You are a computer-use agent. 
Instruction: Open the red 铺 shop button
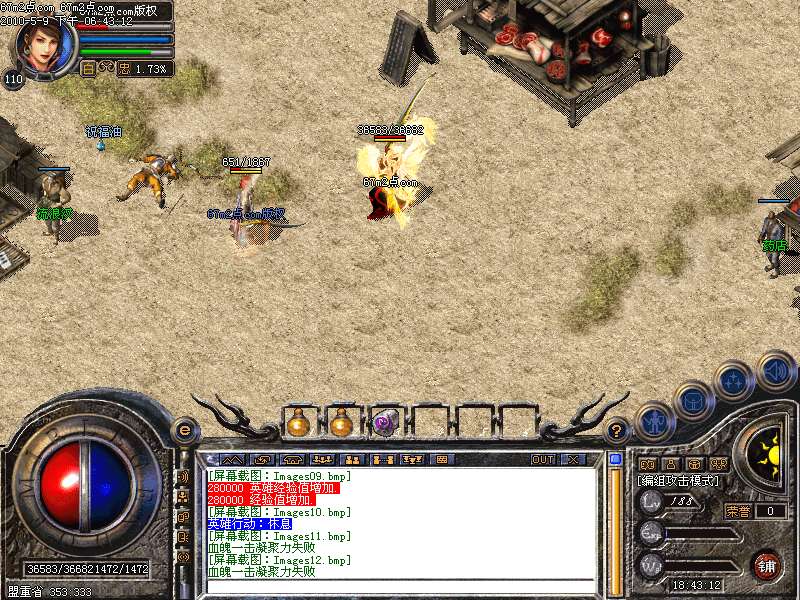click(x=766, y=564)
